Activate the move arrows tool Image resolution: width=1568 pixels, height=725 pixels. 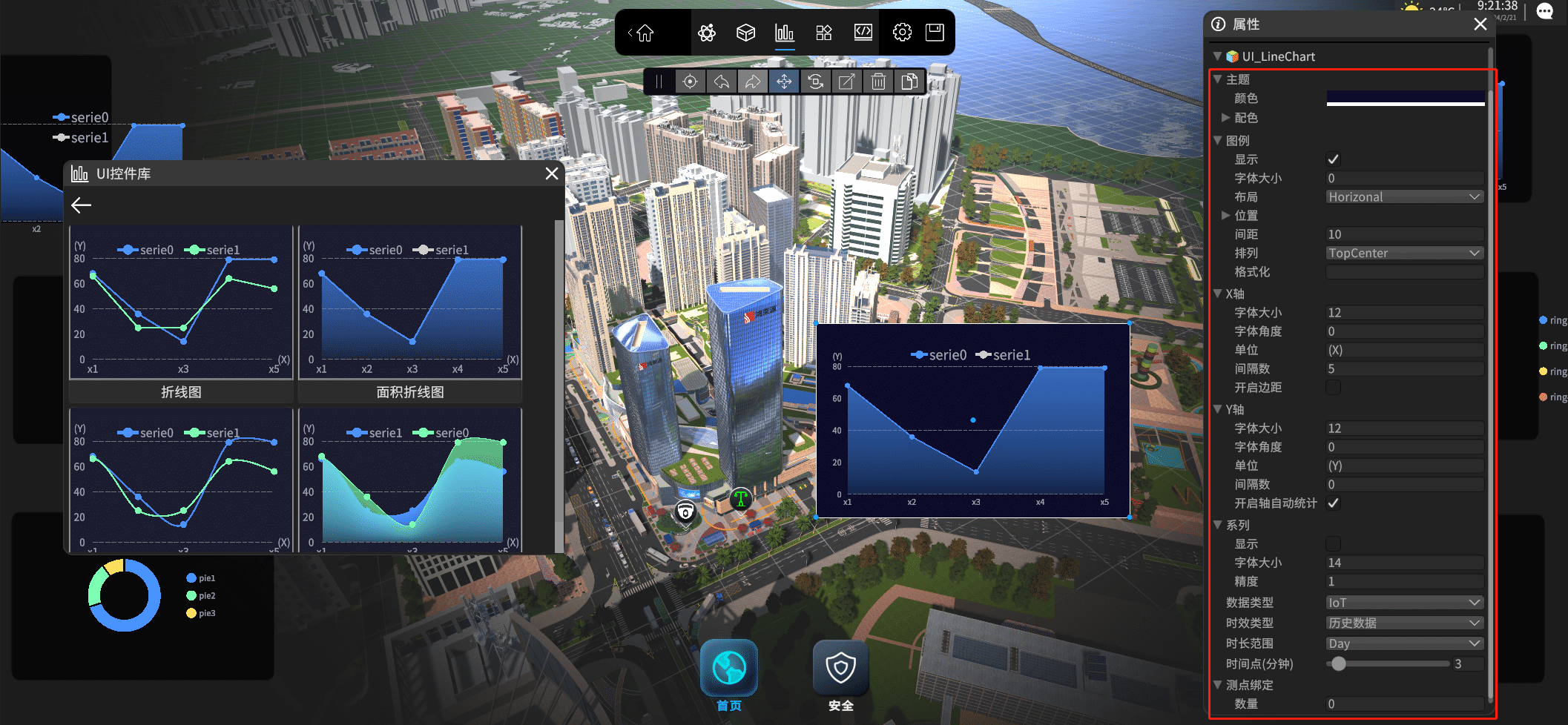pos(784,82)
